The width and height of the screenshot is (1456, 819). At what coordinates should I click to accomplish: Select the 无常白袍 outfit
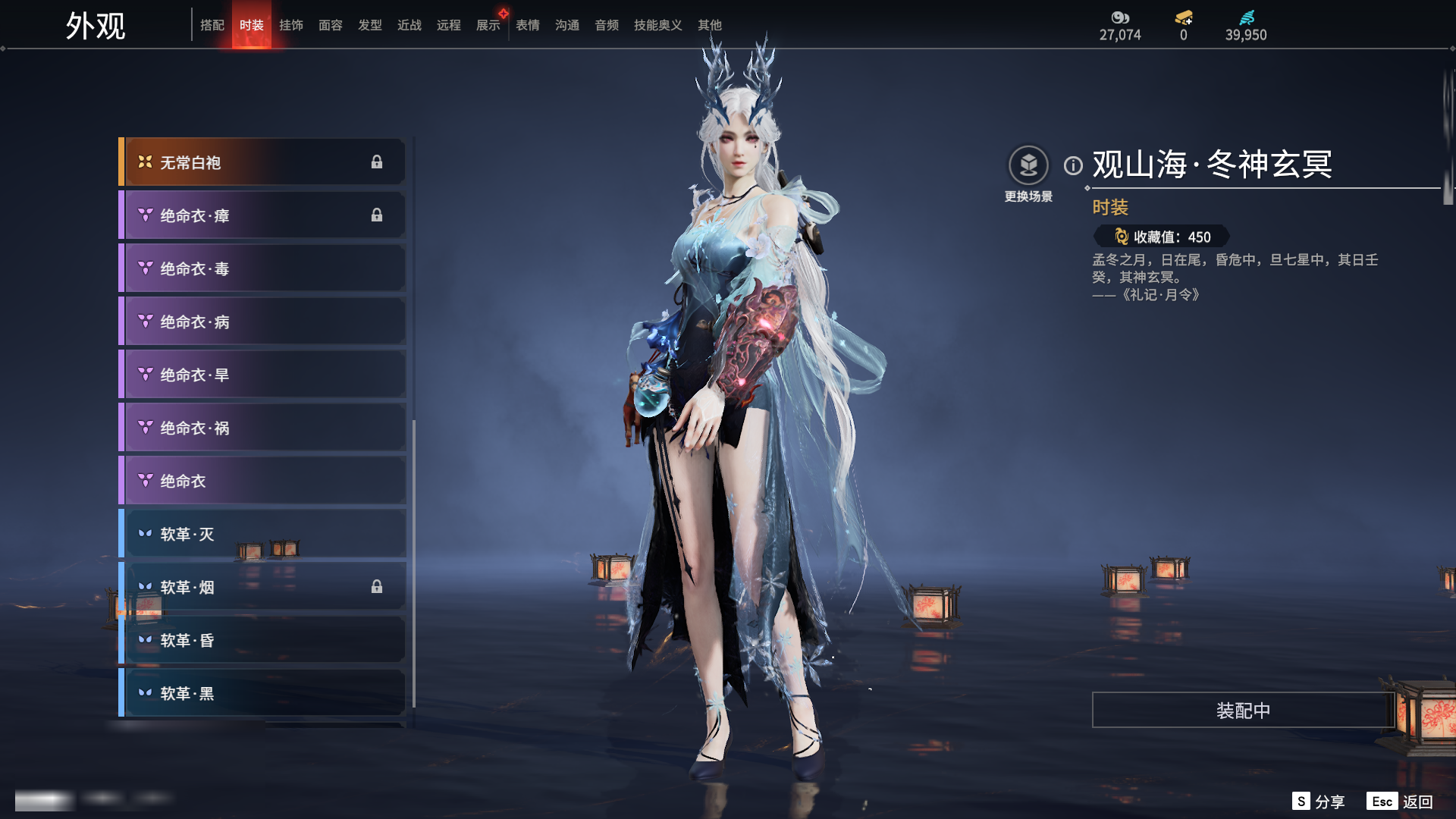point(262,162)
